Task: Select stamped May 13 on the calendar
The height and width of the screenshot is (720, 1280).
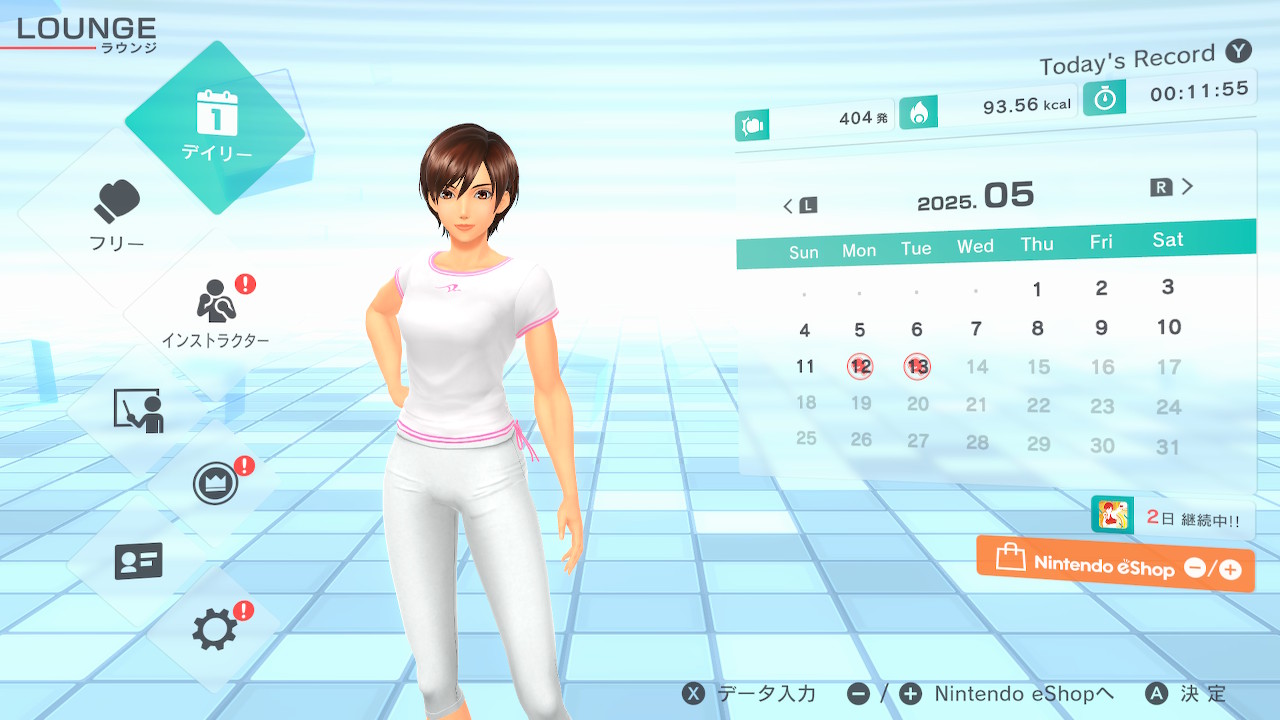Action: coord(917,367)
